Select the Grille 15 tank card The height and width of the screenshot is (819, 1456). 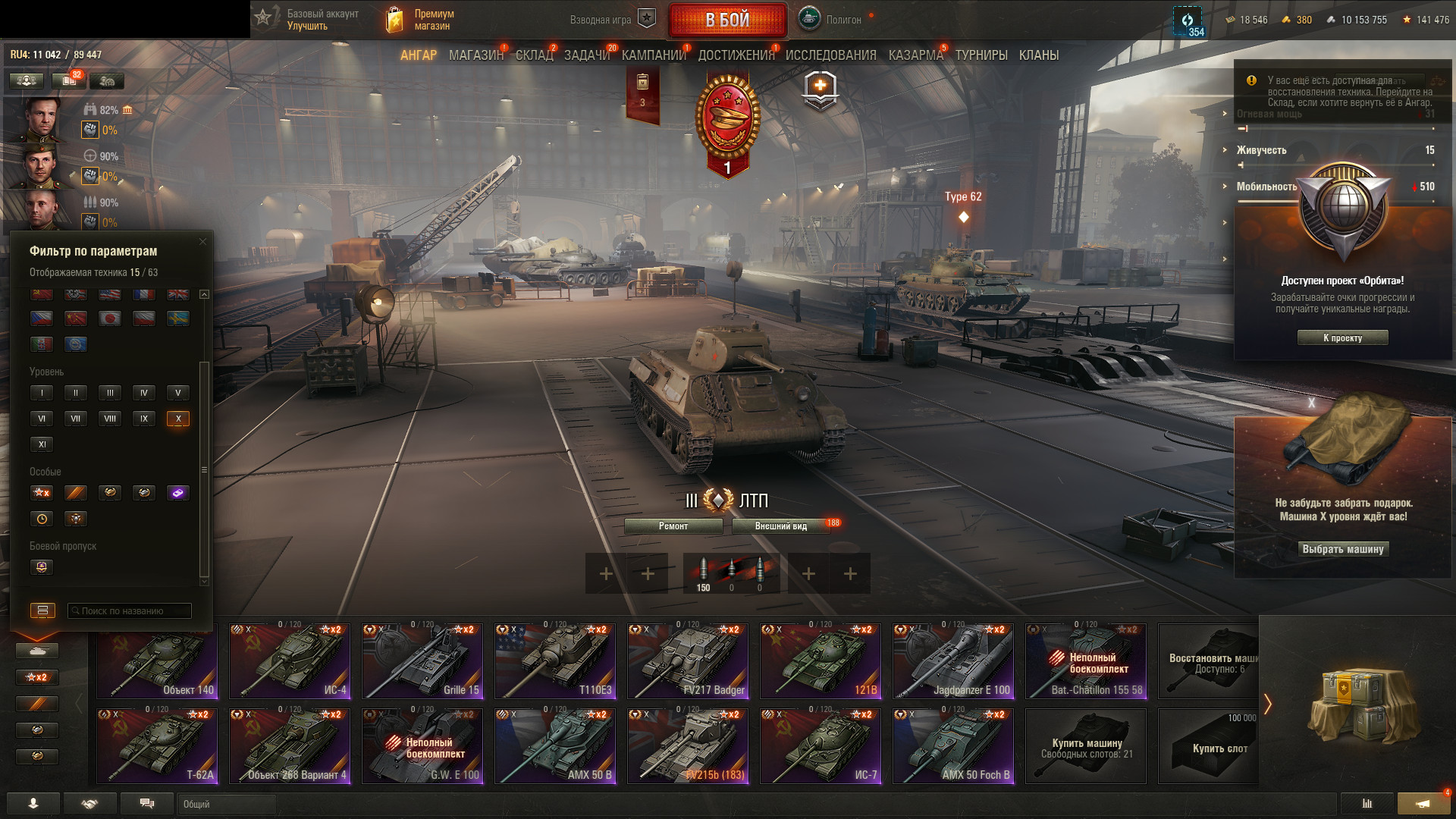click(422, 661)
